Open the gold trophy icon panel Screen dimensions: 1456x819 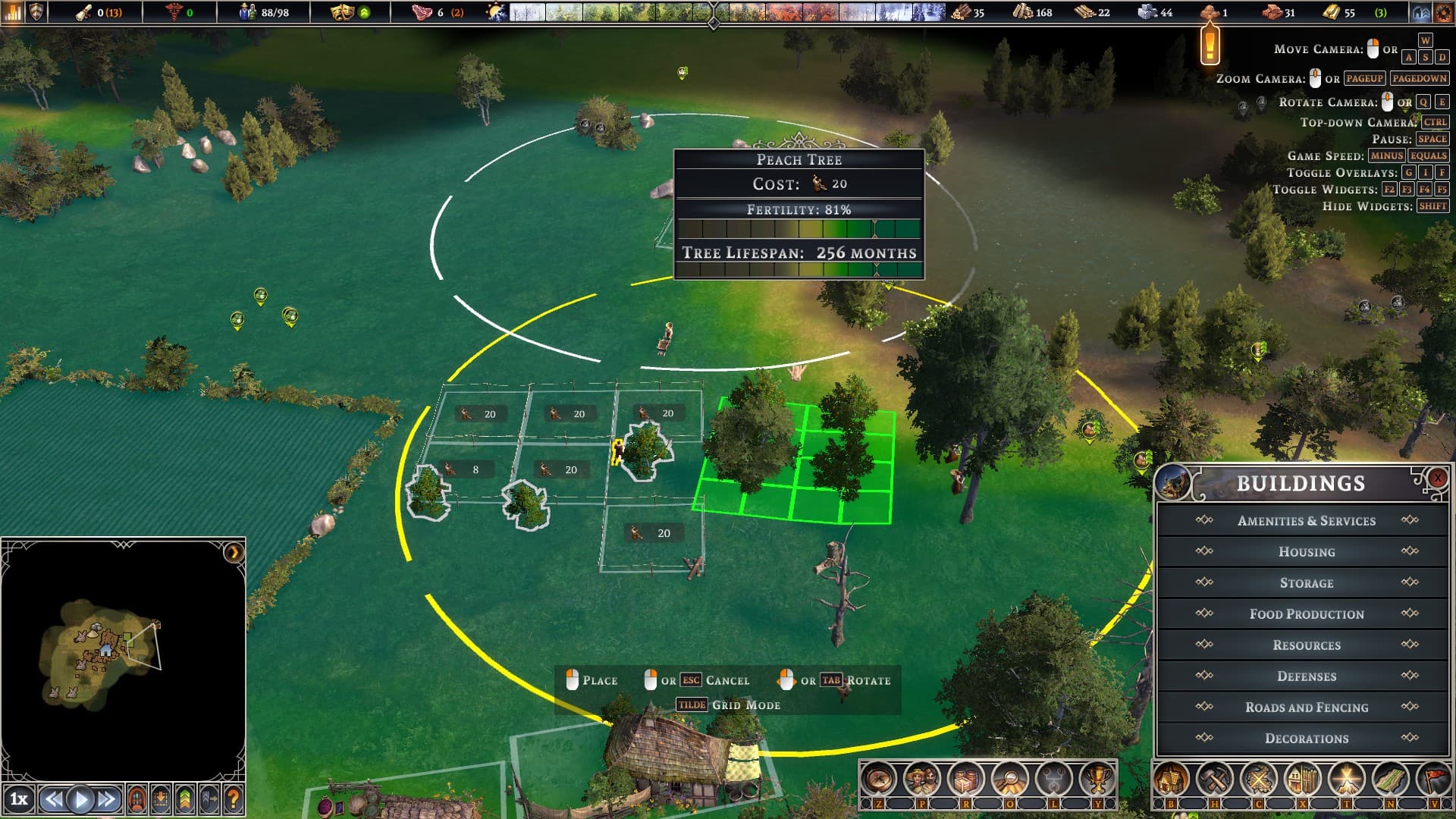tap(1097, 779)
